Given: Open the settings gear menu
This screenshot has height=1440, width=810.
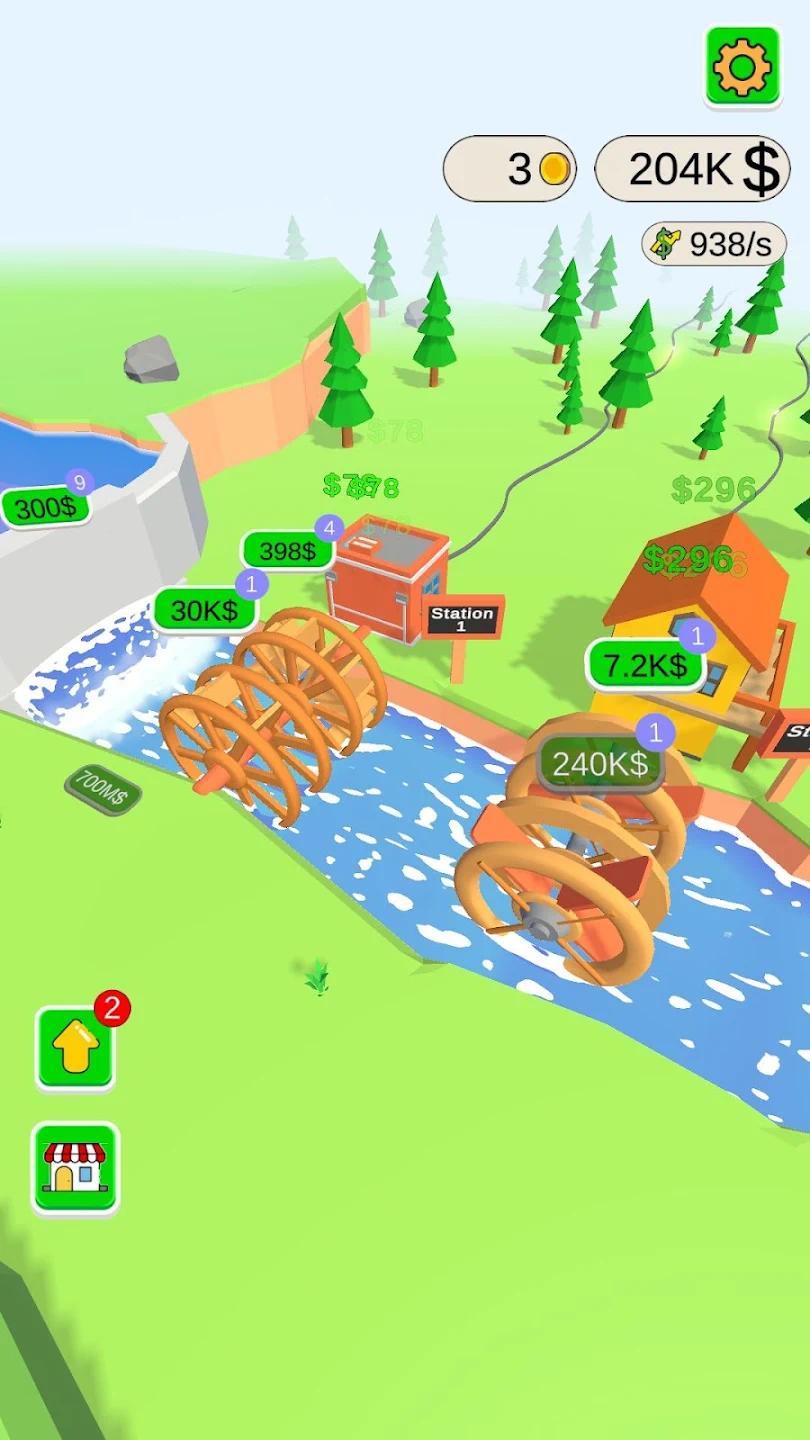Looking at the screenshot, I should [x=742, y=66].
